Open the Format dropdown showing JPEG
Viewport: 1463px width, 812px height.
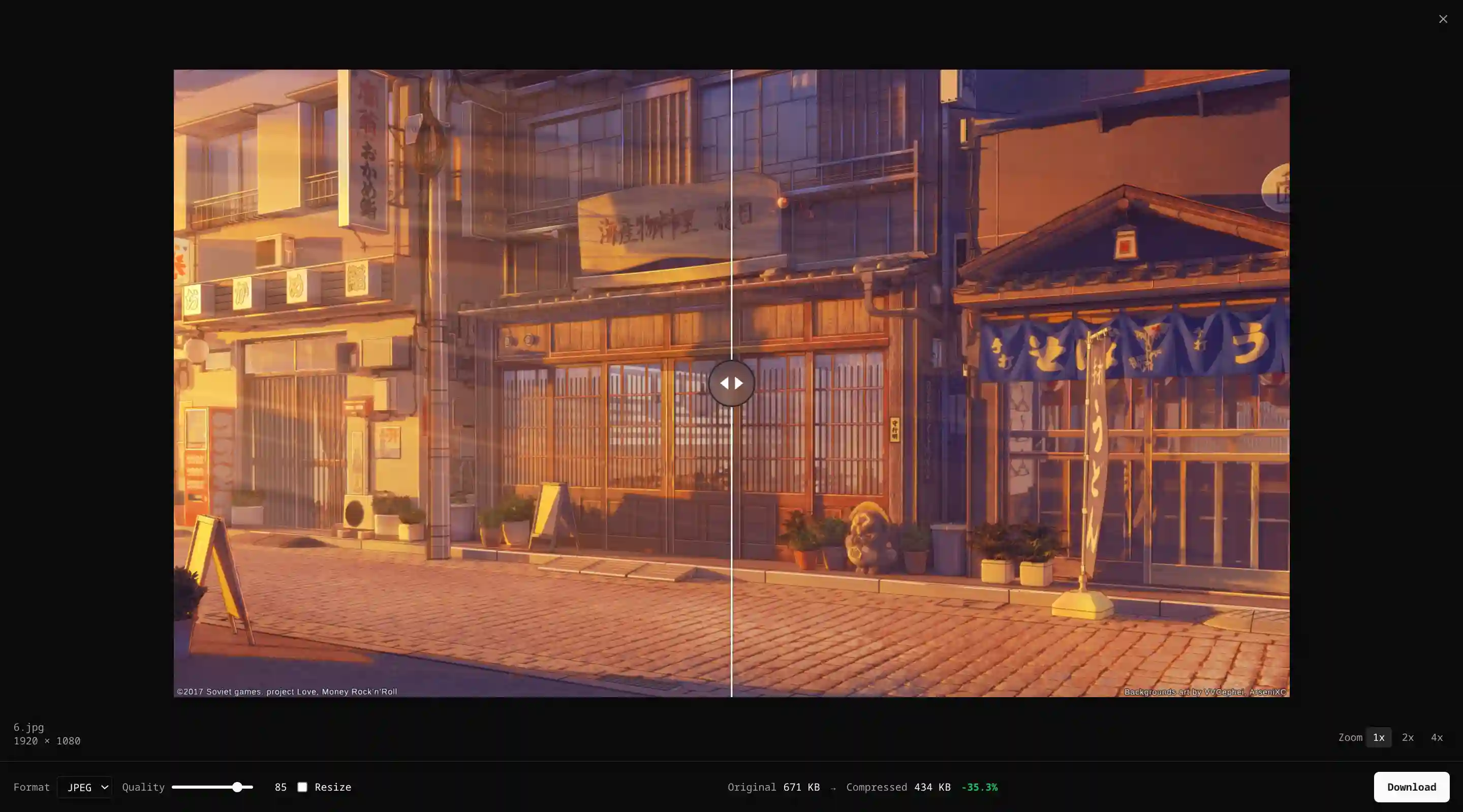coord(84,787)
